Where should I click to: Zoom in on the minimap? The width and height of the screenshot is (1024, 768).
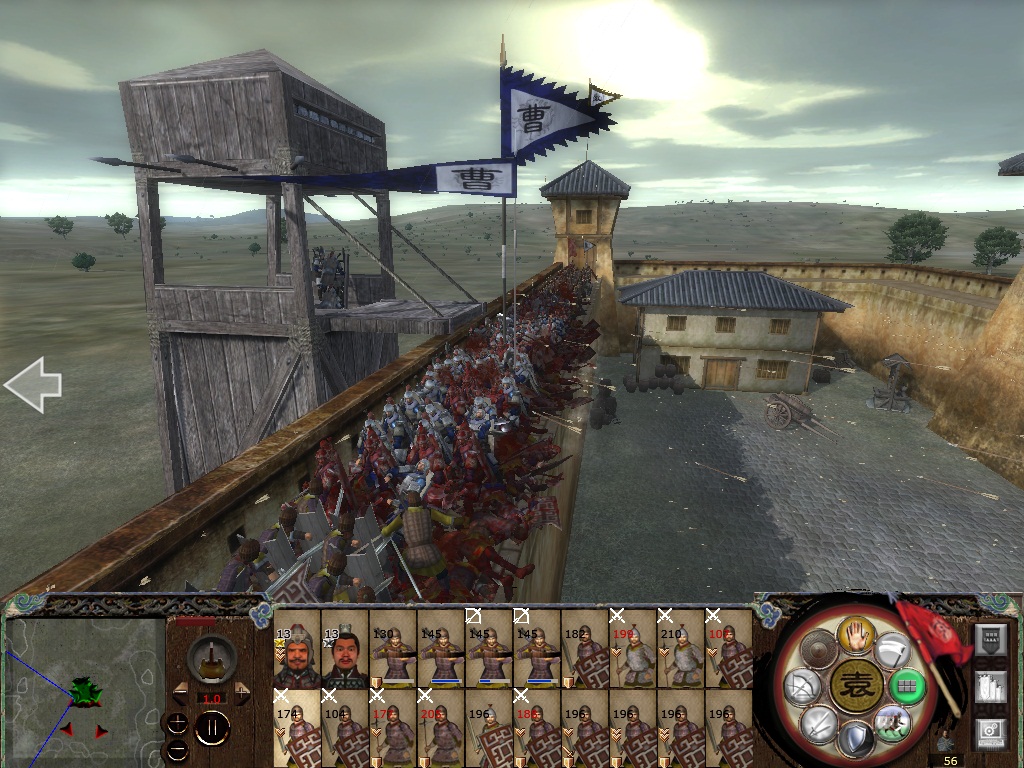176,724
